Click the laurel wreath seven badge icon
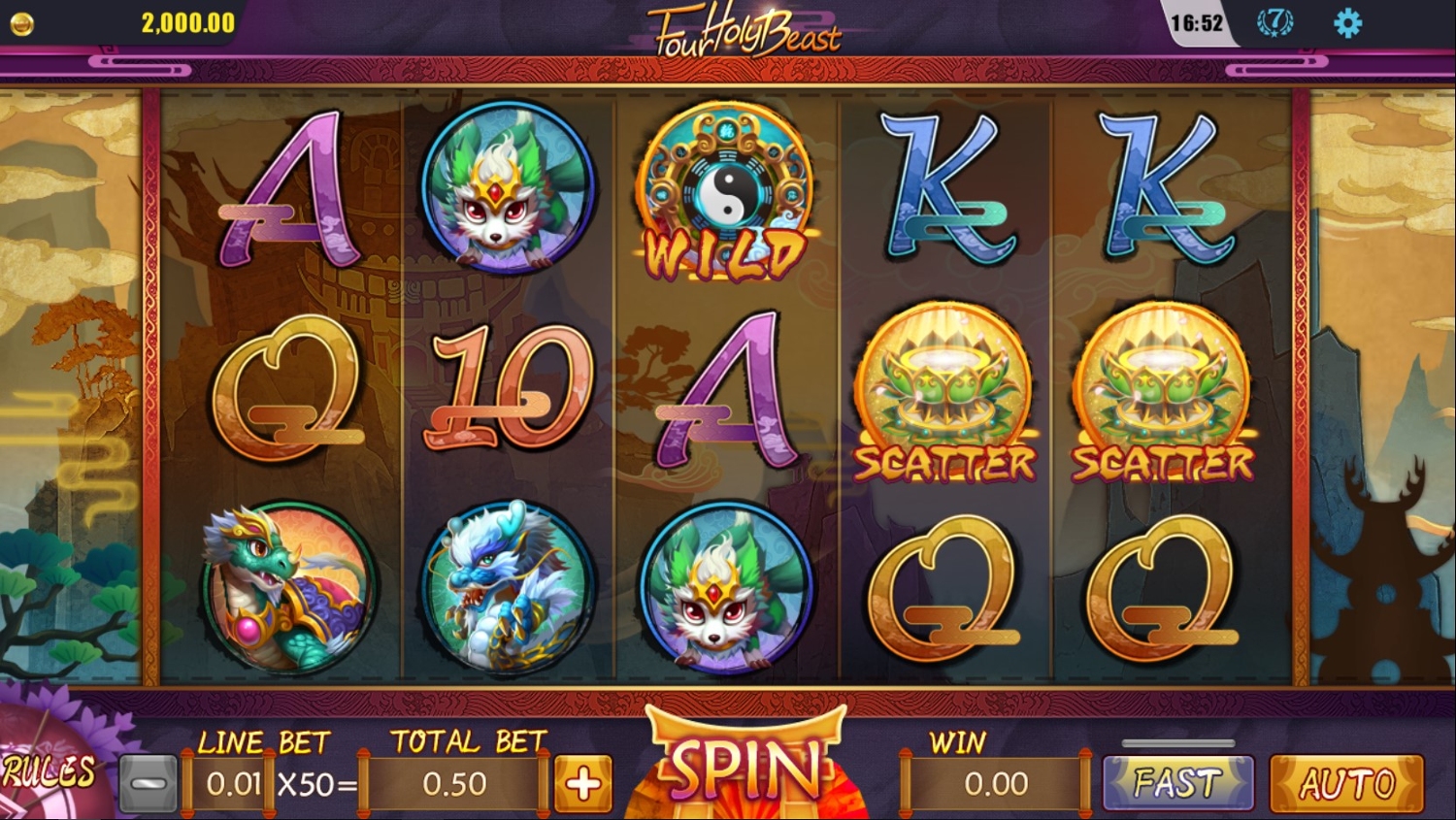The image size is (1456, 820). click(x=1274, y=22)
